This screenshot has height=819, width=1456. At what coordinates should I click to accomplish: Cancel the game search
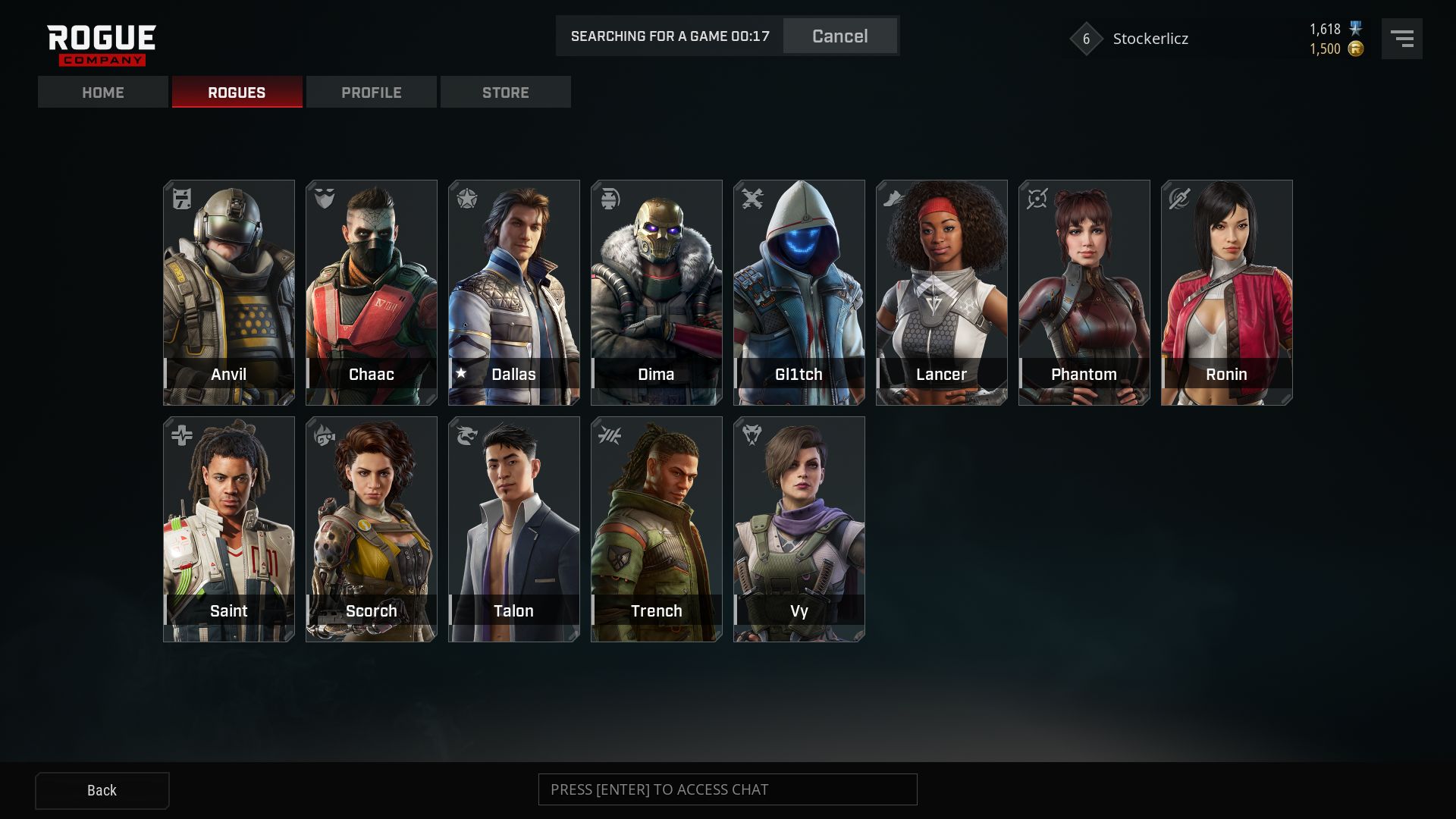[x=839, y=36]
